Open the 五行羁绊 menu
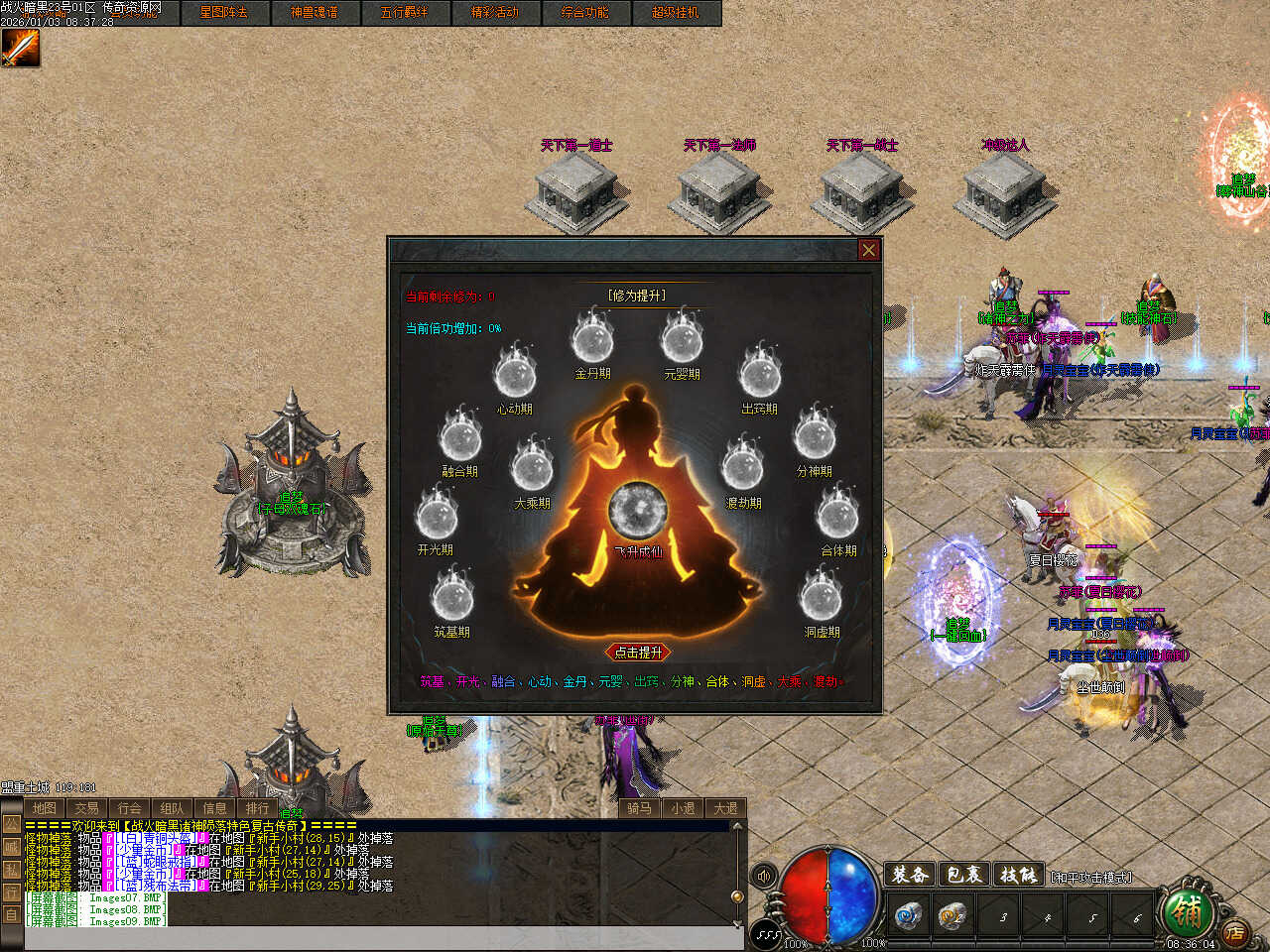Image resolution: width=1270 pixels, height=952 pixels. point(404,13)
